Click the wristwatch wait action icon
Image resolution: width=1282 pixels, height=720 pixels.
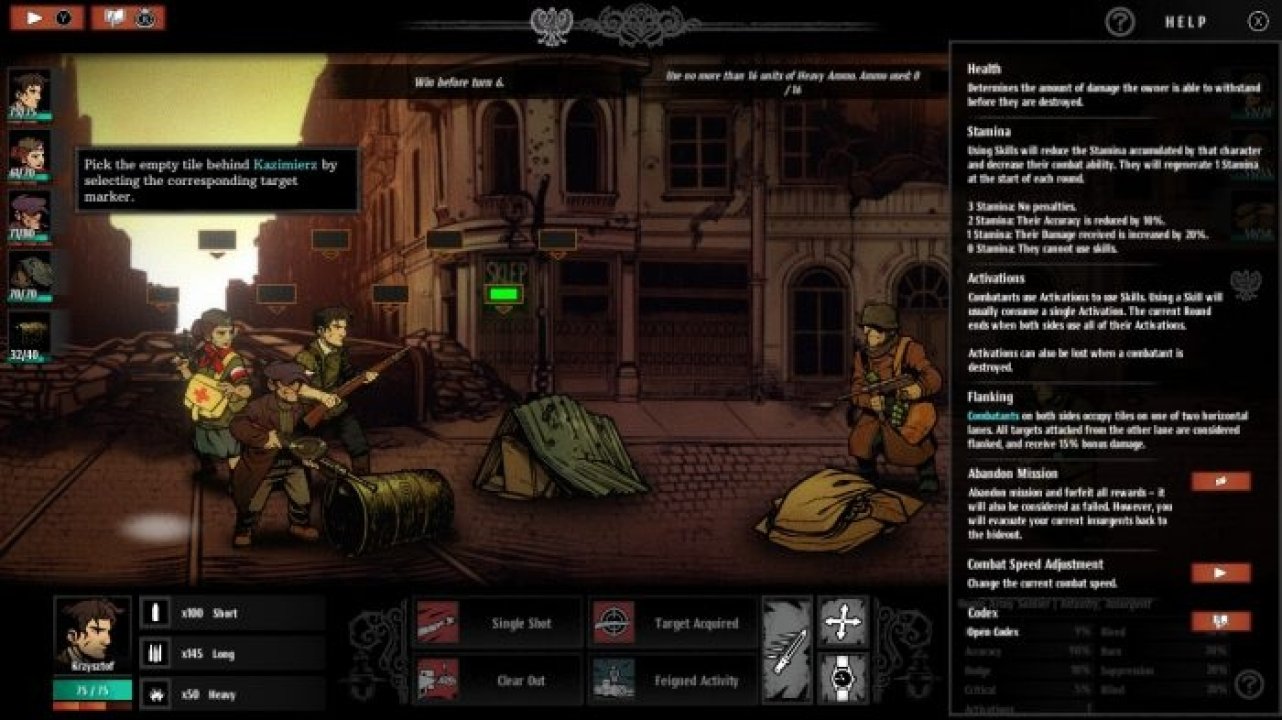coord(843,679)
